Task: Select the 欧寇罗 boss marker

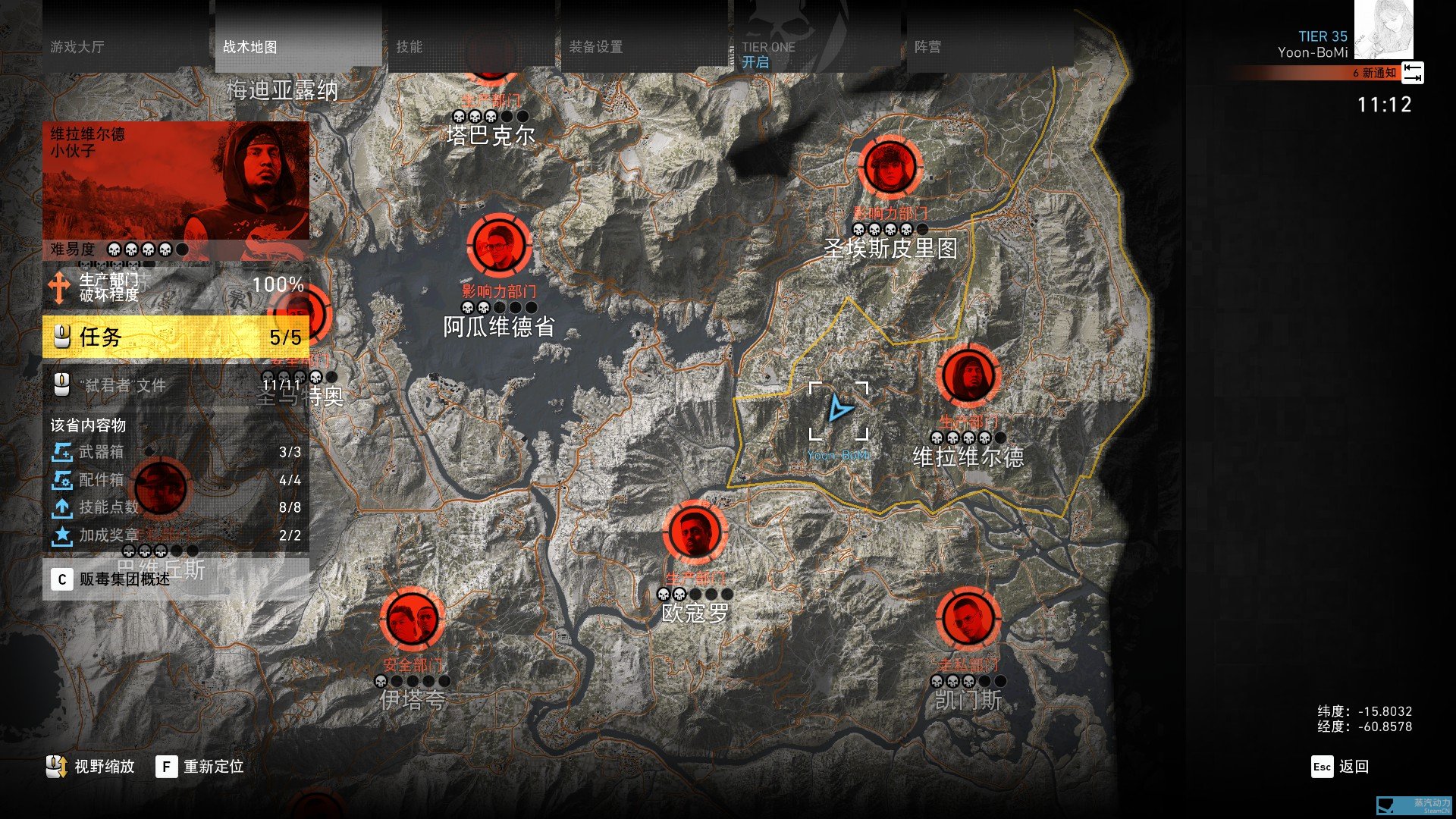Action: [695, 532]
